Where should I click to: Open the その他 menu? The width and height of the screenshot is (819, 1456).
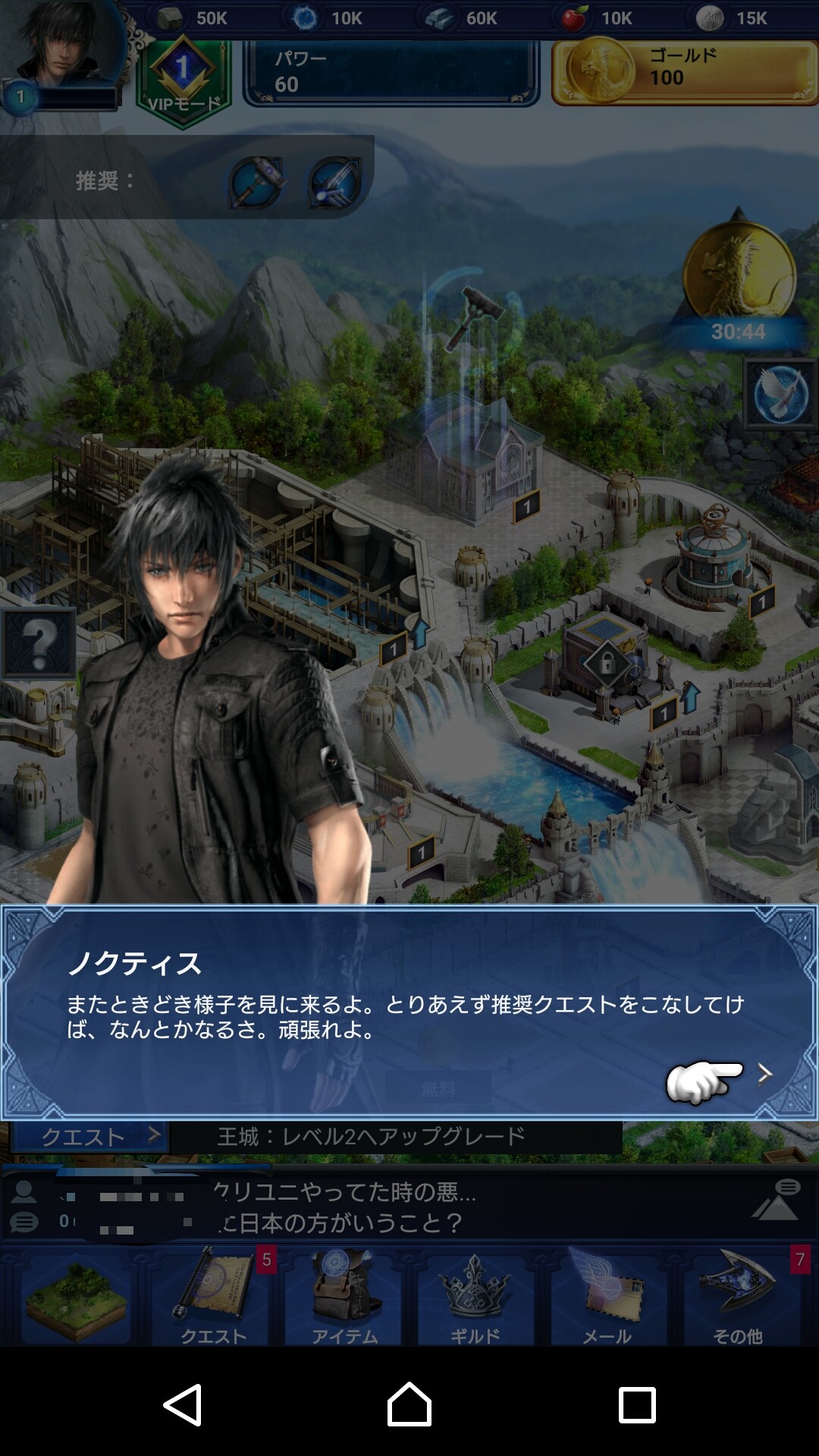click(x=738, y=1298)
